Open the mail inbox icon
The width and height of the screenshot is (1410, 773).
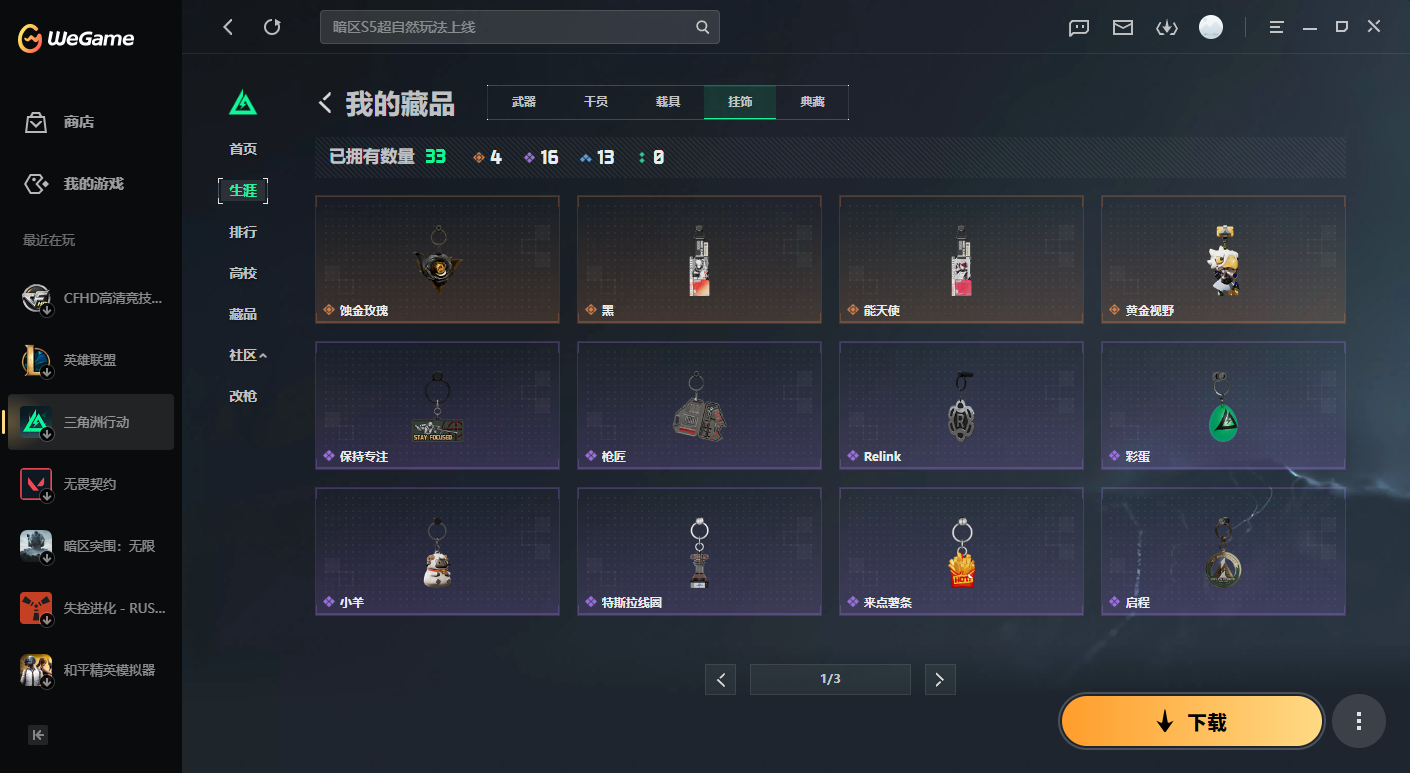(x=1122, y=27)
